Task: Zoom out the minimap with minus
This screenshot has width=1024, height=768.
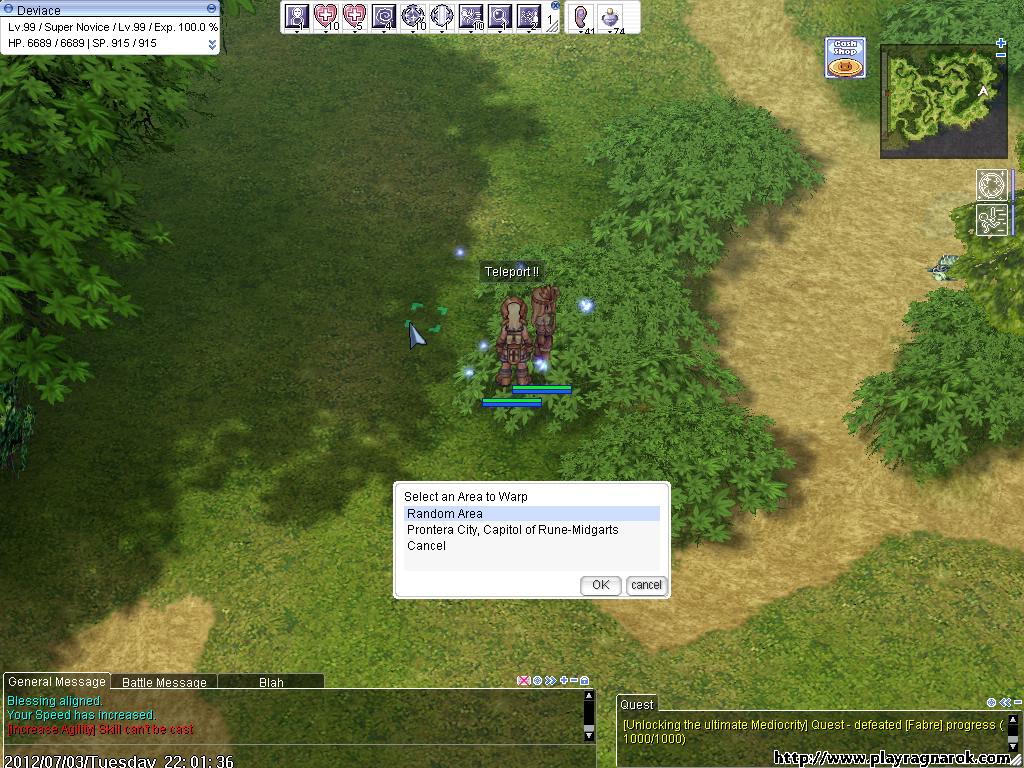Action: [x=1001, y=56]
